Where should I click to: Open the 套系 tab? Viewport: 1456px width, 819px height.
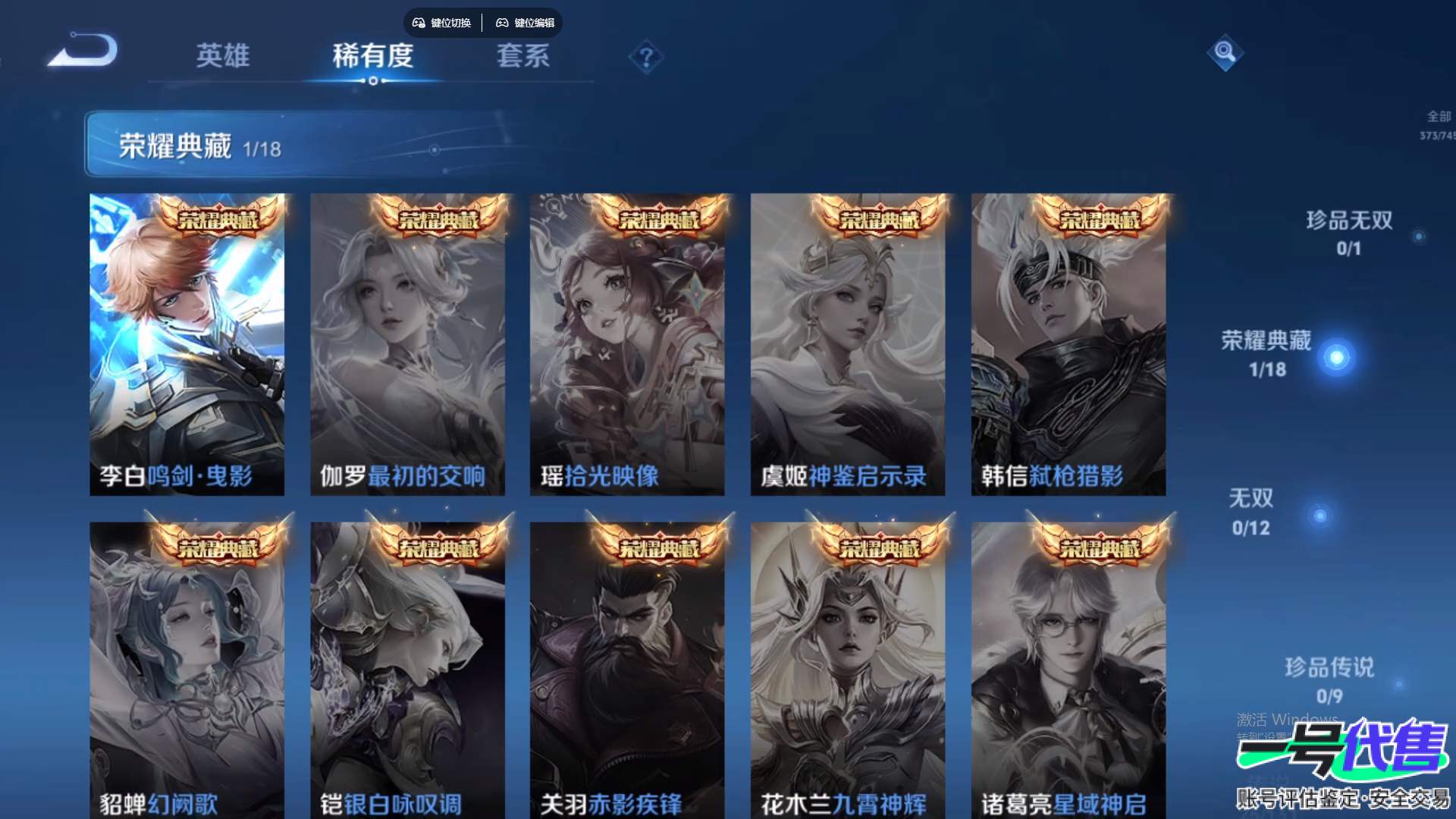pyautogui.click(x=522, y=55)
